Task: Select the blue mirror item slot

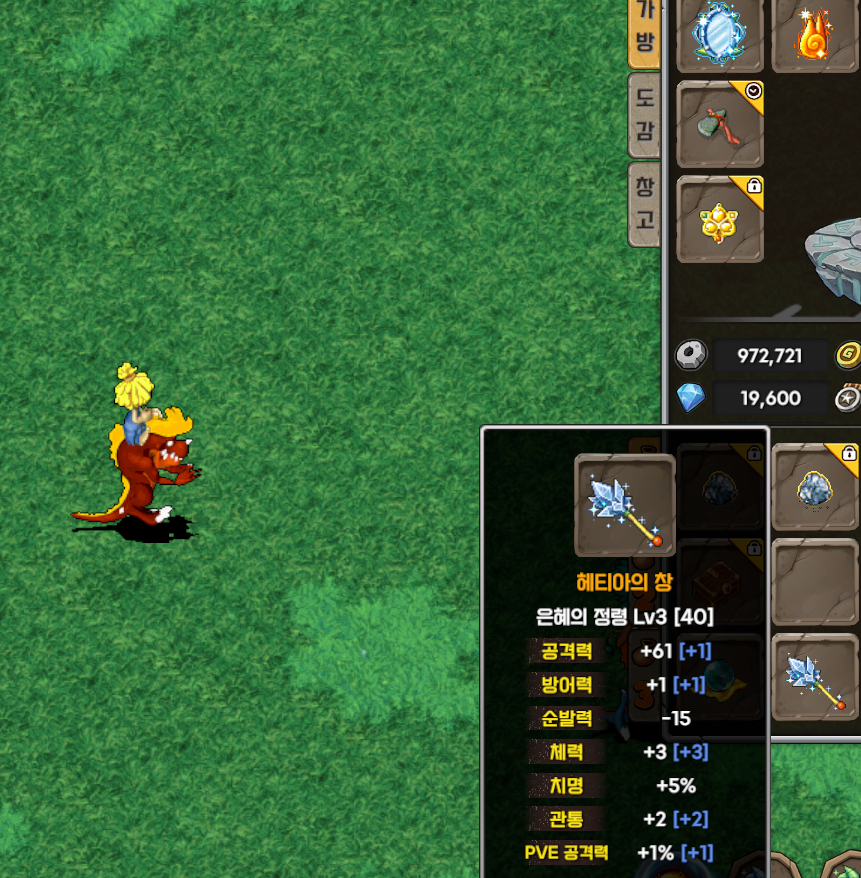Action: (720, 34)
